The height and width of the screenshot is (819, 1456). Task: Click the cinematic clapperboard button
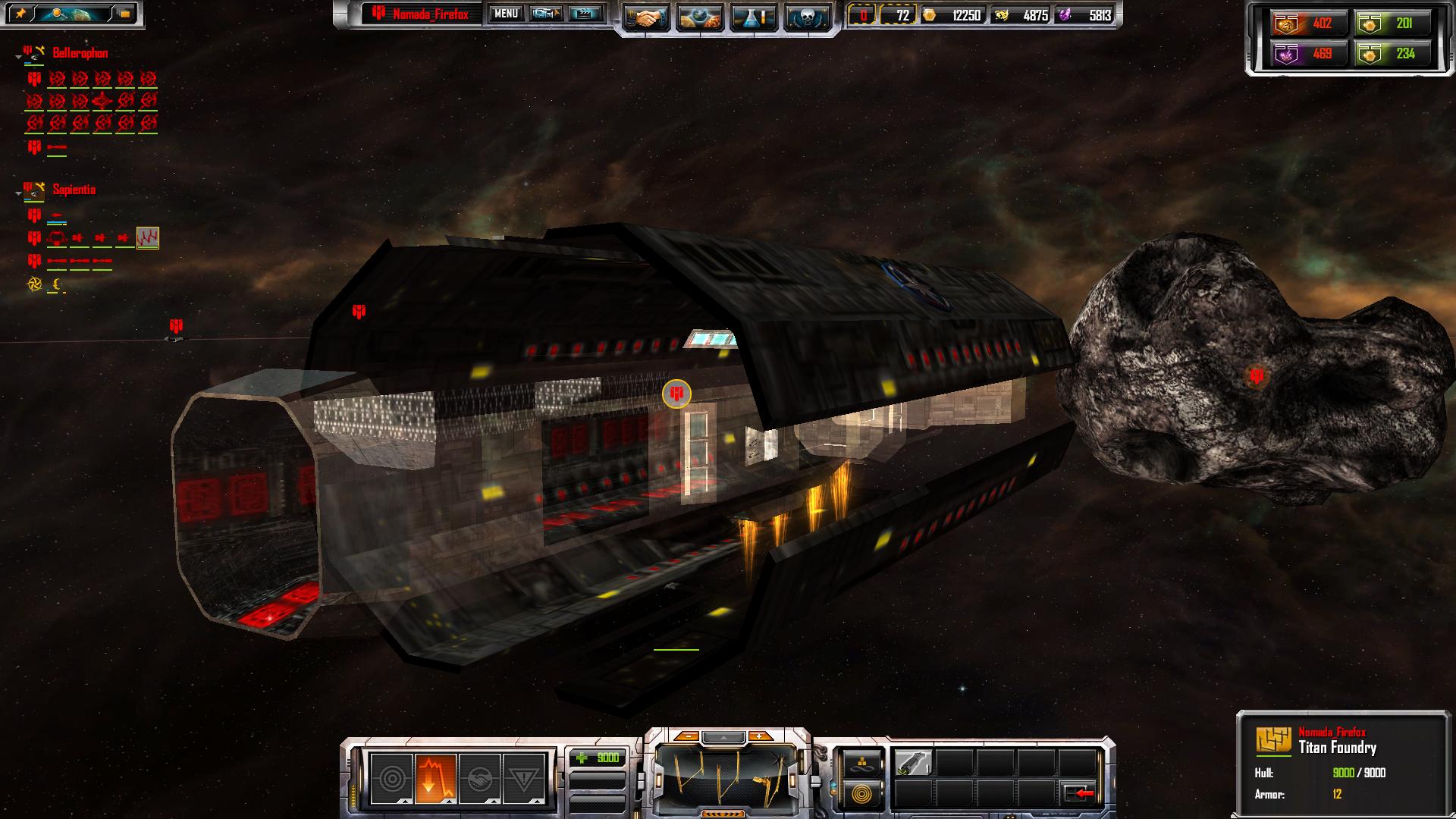pos(584,14)
